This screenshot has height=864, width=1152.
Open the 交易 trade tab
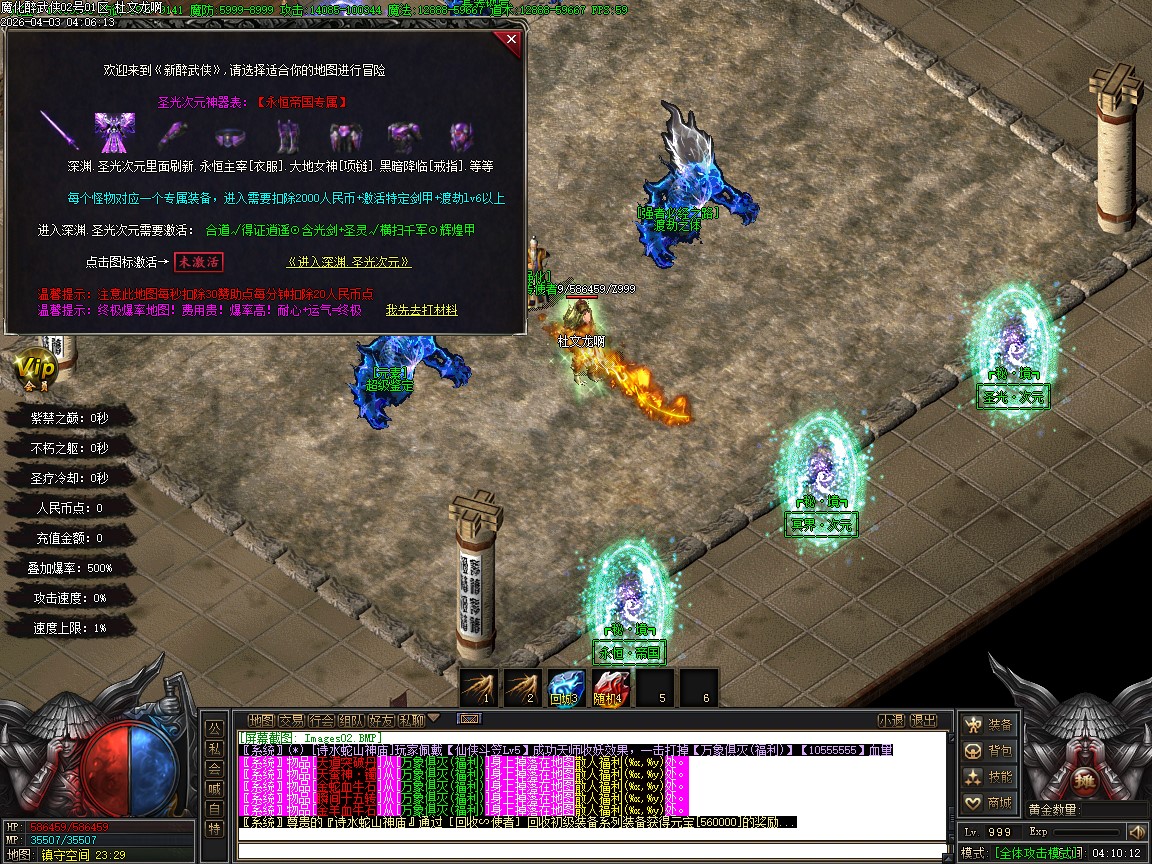click(x=291, y=720)
